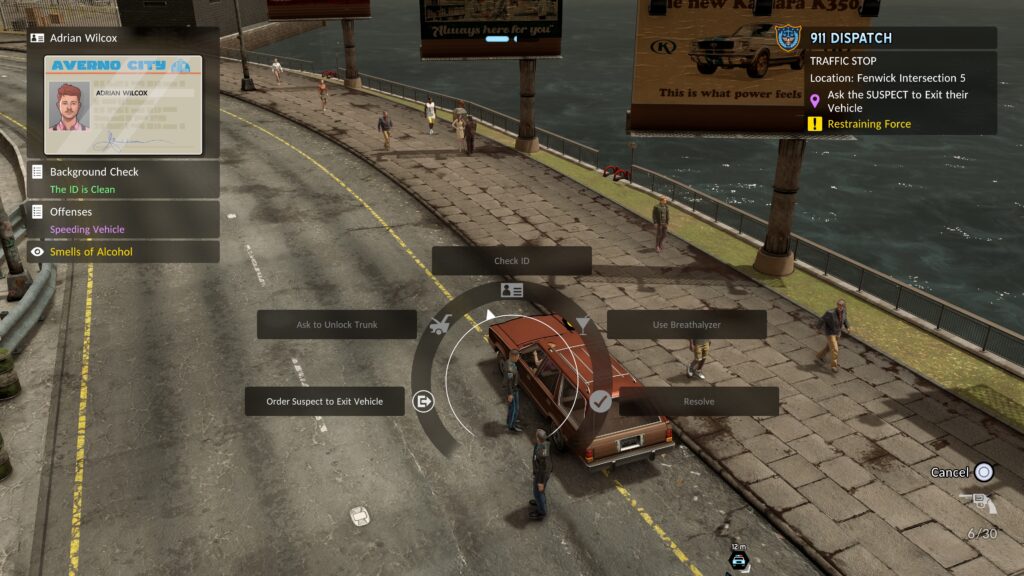Open the Background Check entry
Image resolution: width=1024 pixels, height=576 pixels.
click(123, 180)
